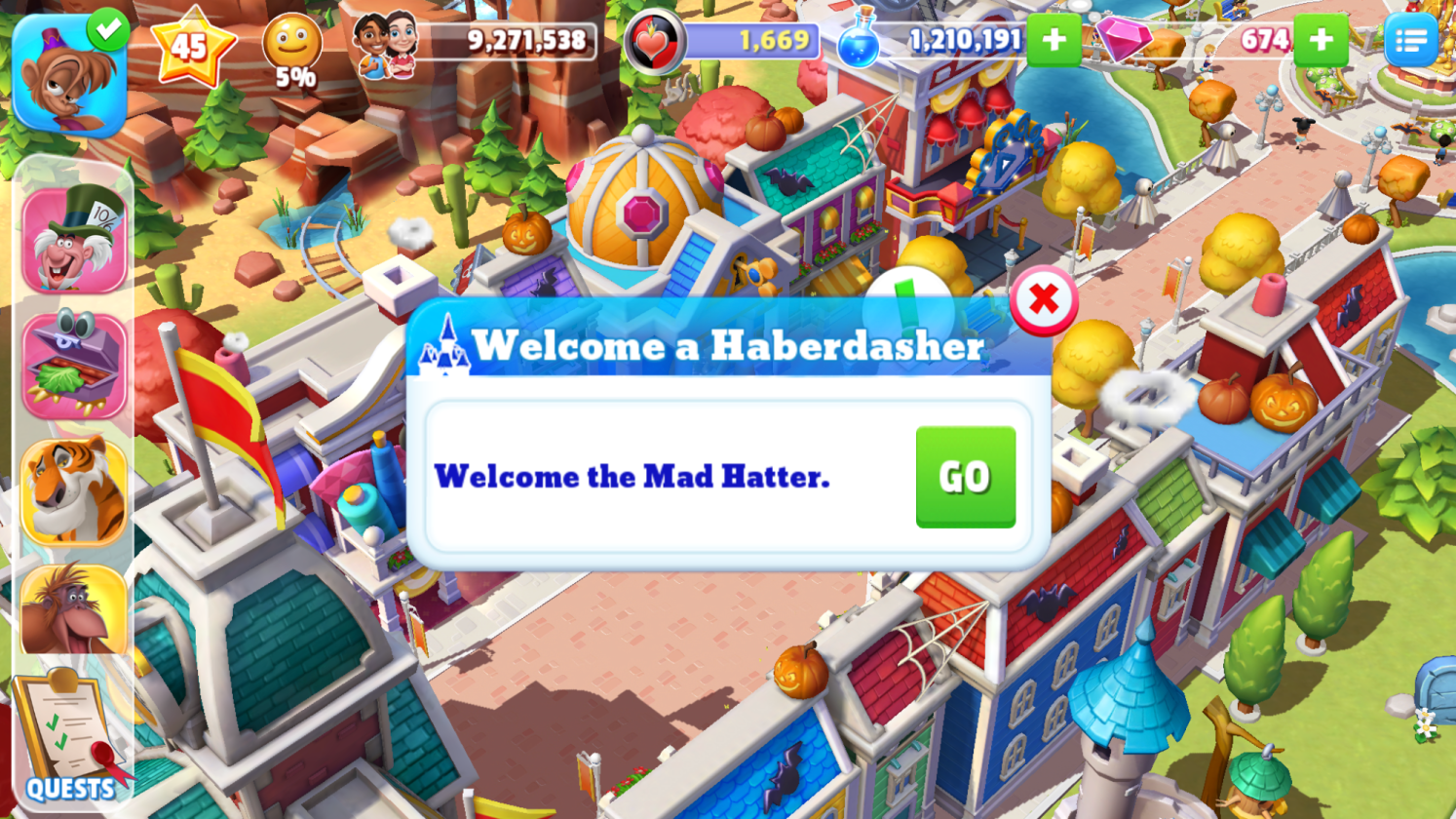Open the red heart event currency

pyautogui.click(x=653, y=42)
